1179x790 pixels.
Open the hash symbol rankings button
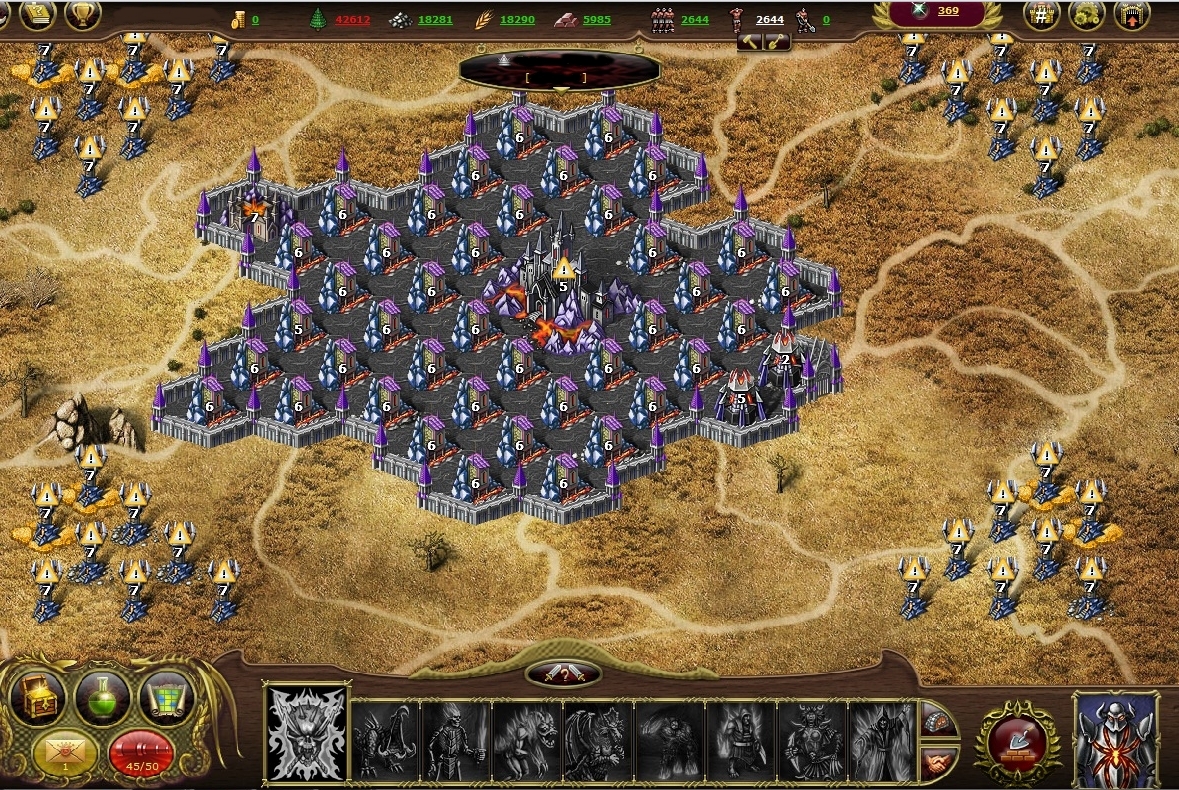[1041, 14]
